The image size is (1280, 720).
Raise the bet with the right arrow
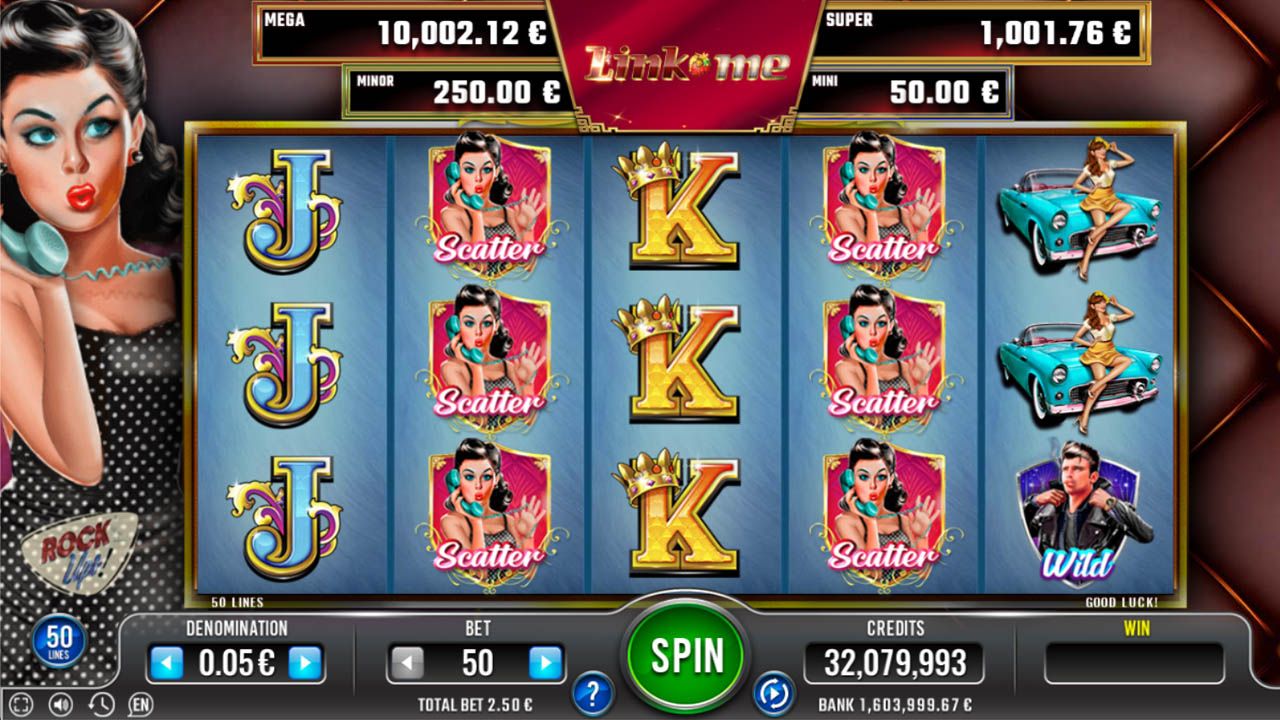pyautogui.click(x=545, y=663)
